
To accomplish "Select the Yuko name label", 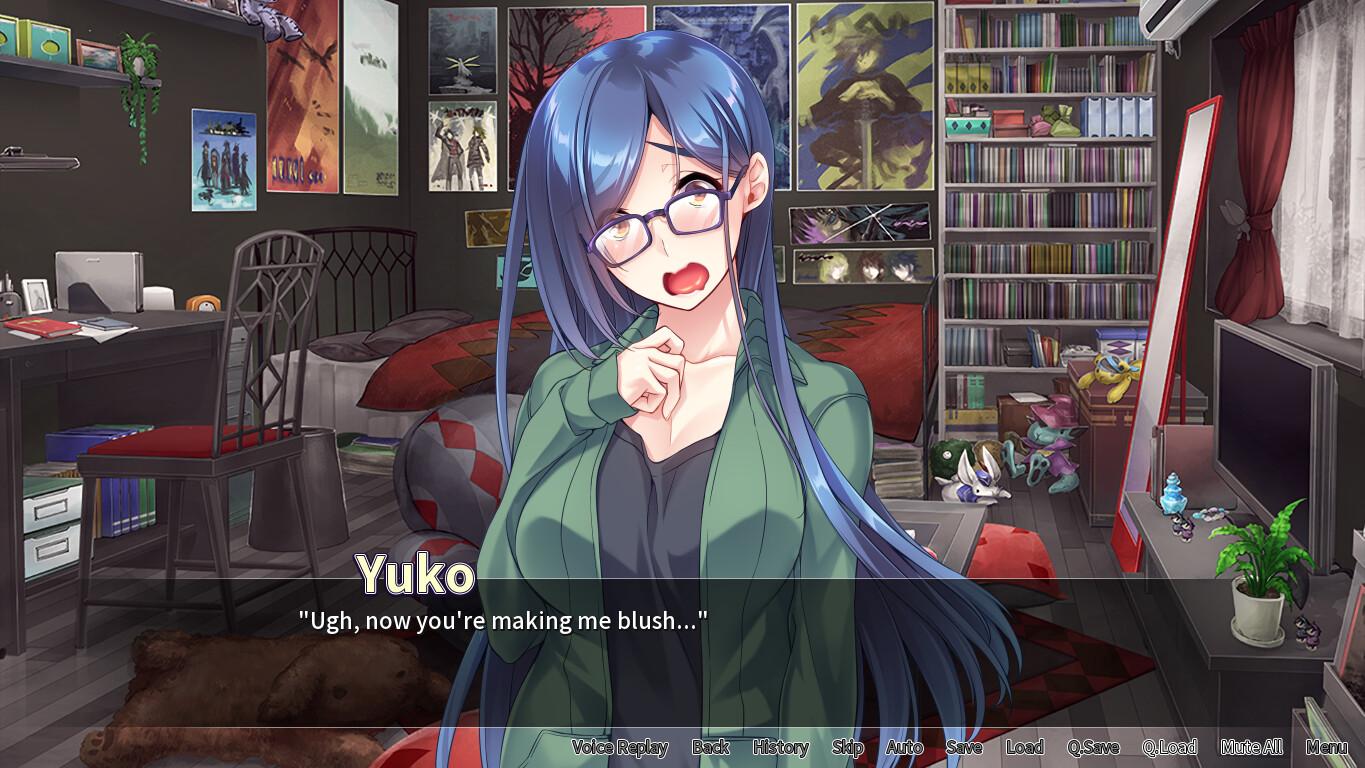I will tap(416, 572).
